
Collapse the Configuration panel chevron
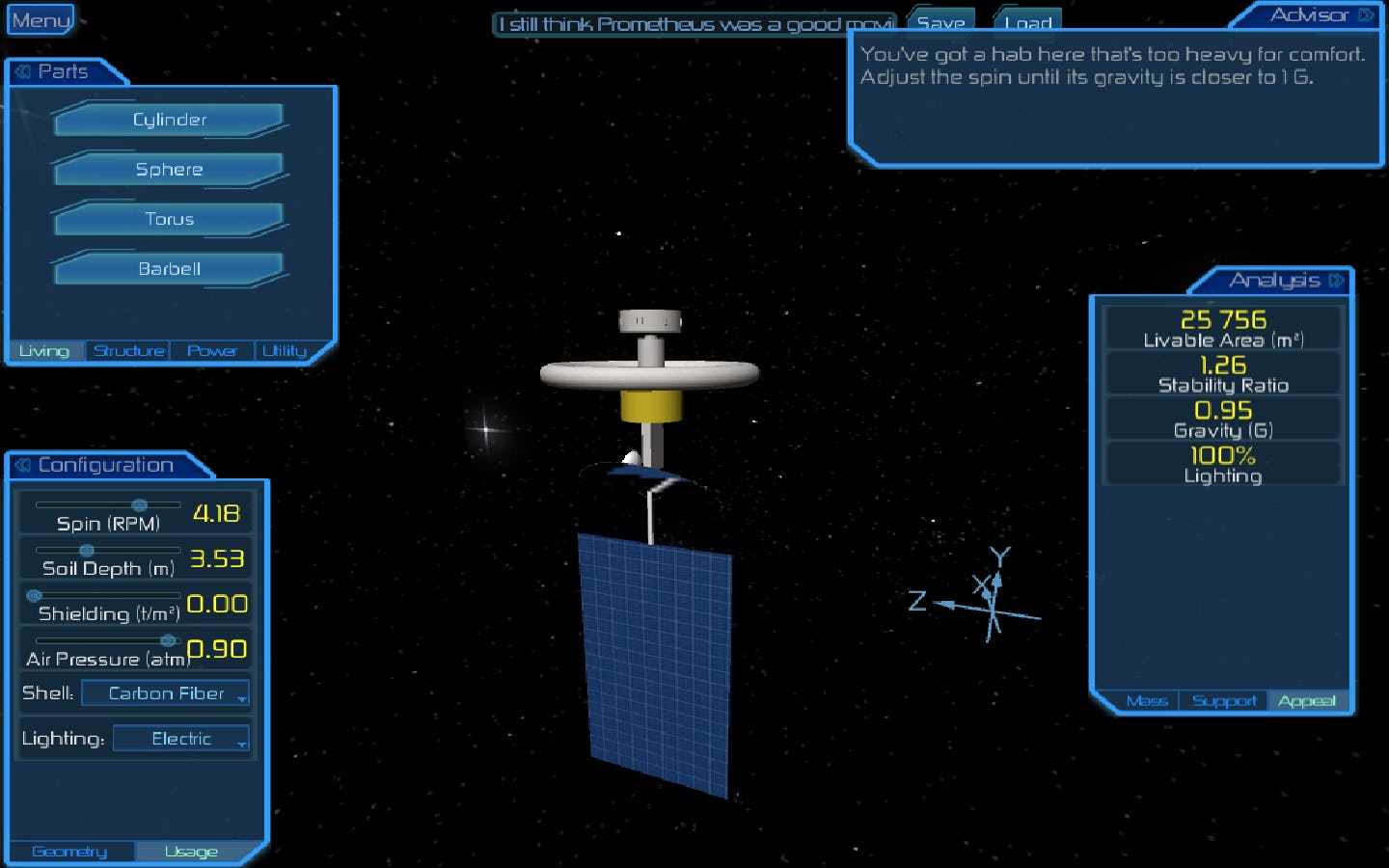tap(21, 465)
